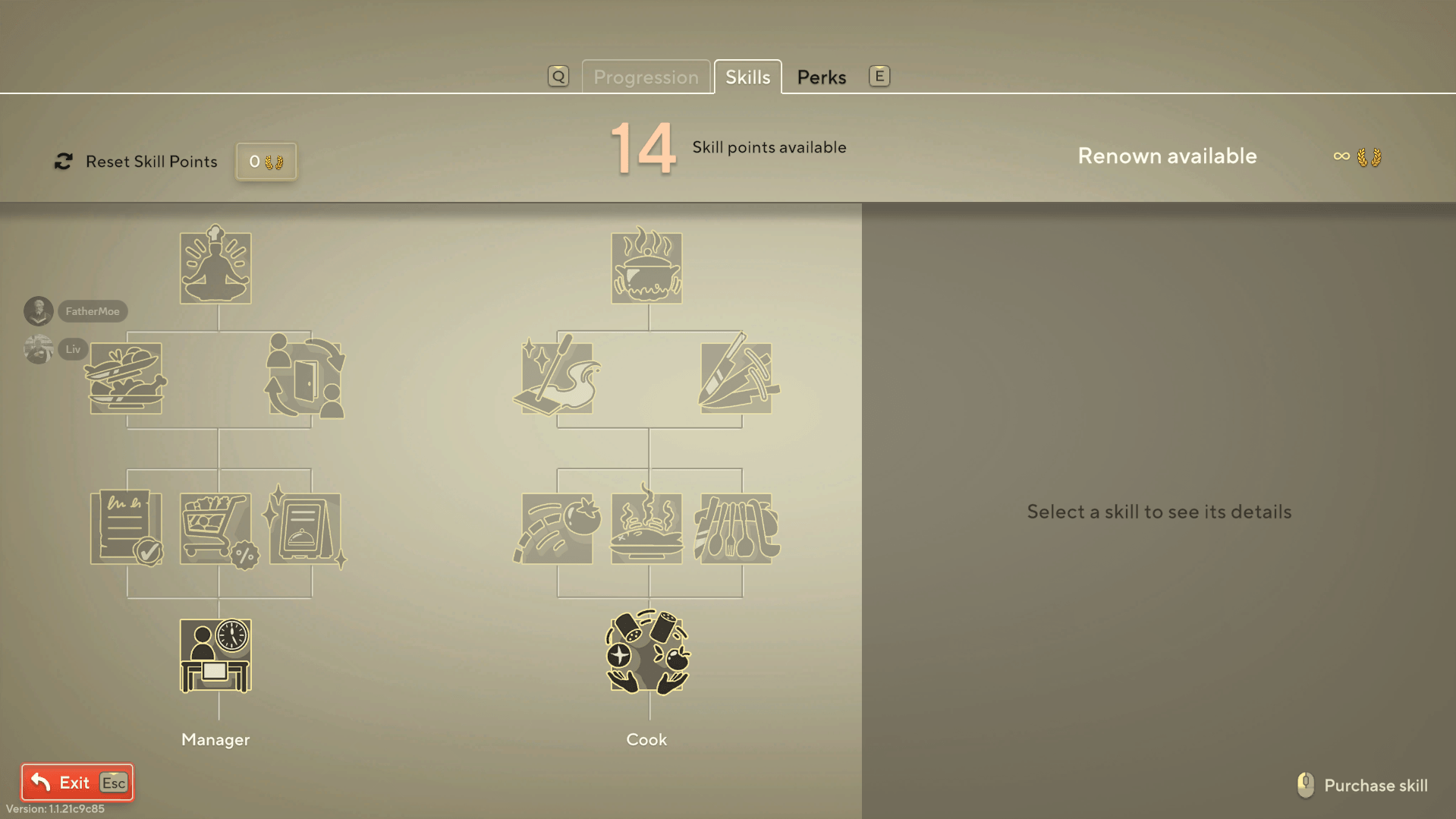Select the discount shopping cart skill

(x=215, y=529)
